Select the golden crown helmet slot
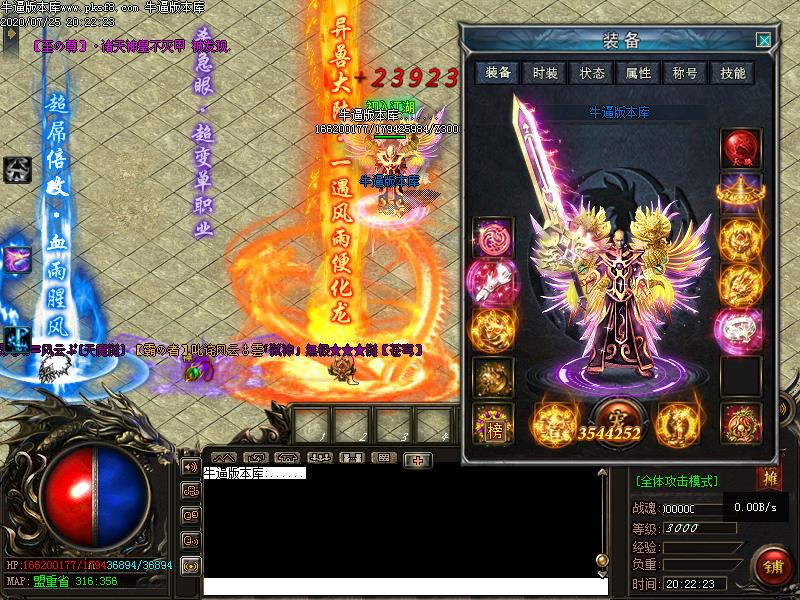The width and height of the screenshot is (800, 600). (741, 190)
